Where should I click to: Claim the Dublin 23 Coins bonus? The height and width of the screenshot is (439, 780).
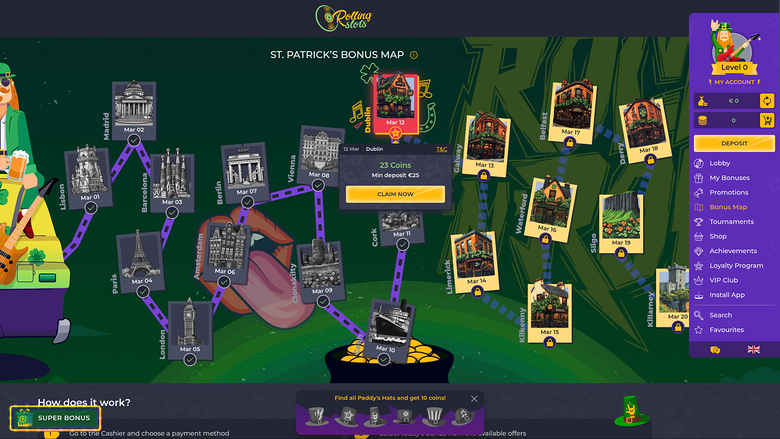pos(394,194)
